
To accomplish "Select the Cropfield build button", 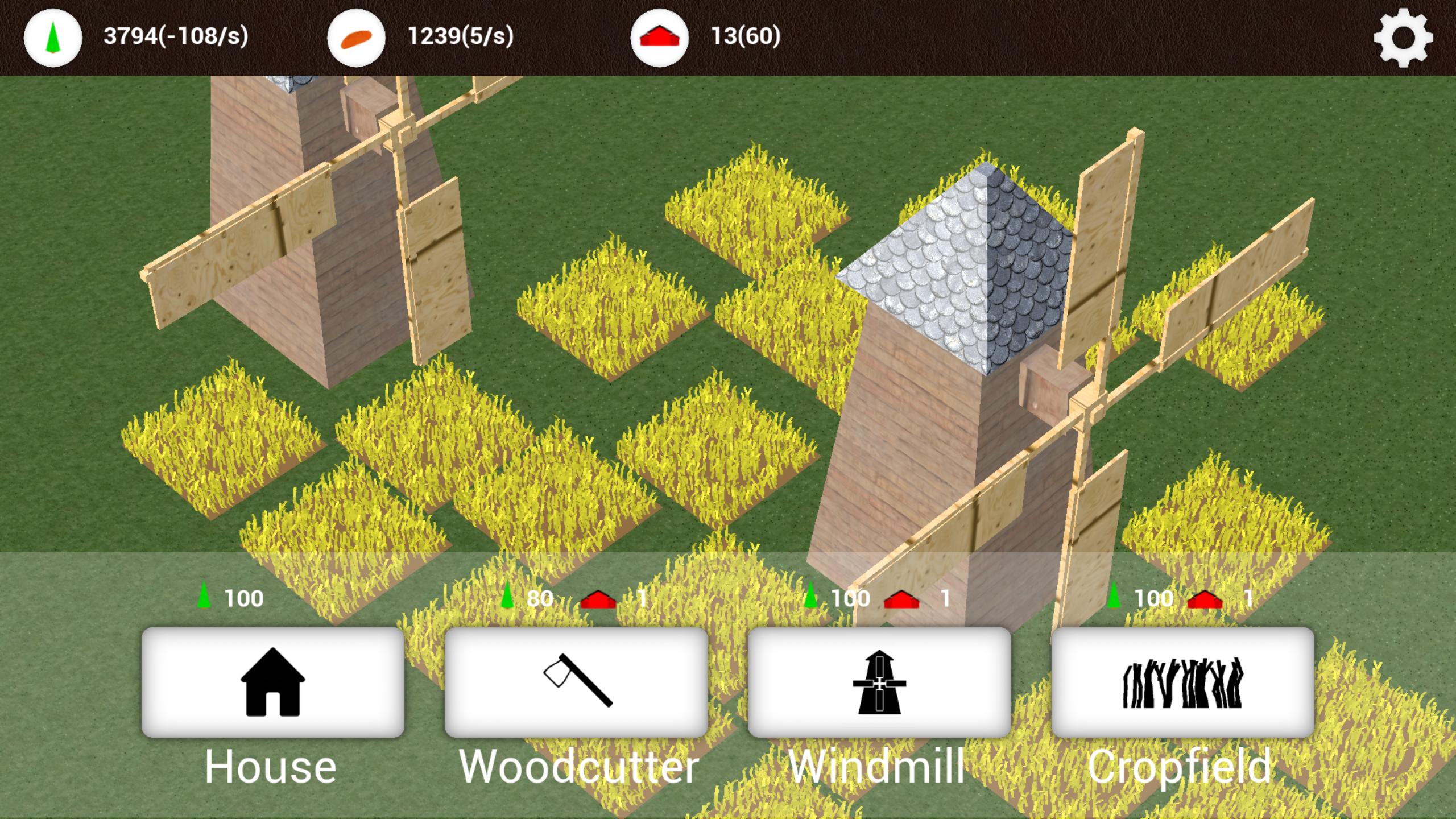I will click(x=1182, y=682).
